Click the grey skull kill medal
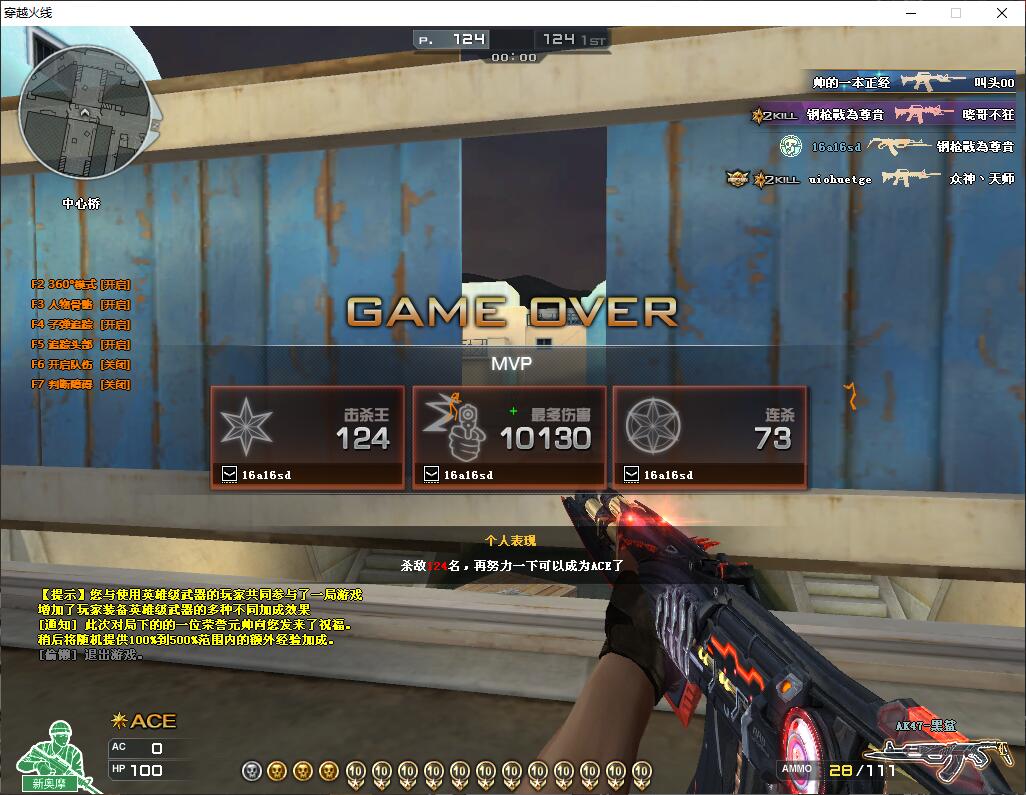 click(251, 771)
